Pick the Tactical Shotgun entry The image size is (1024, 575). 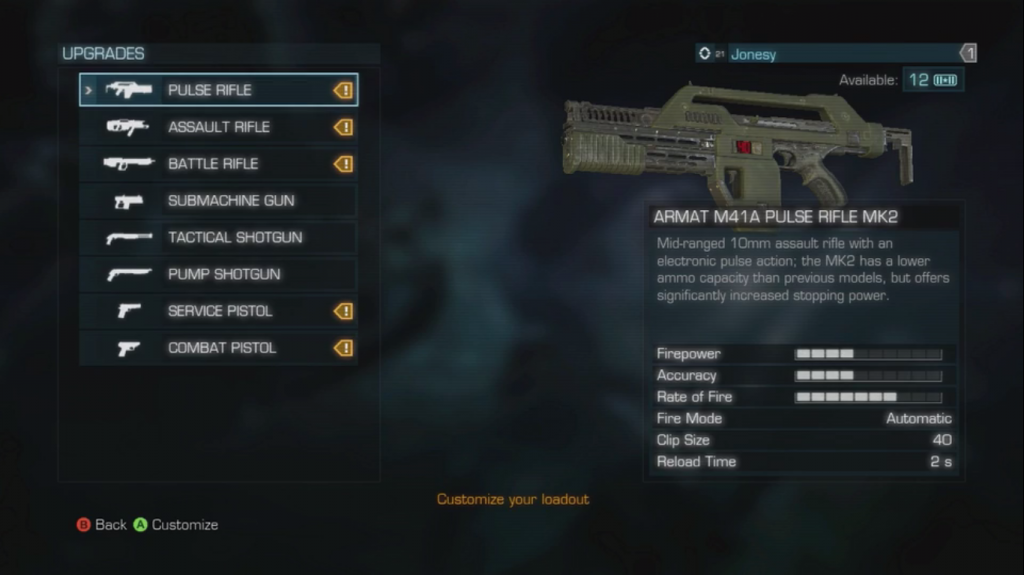coord(218,238)
